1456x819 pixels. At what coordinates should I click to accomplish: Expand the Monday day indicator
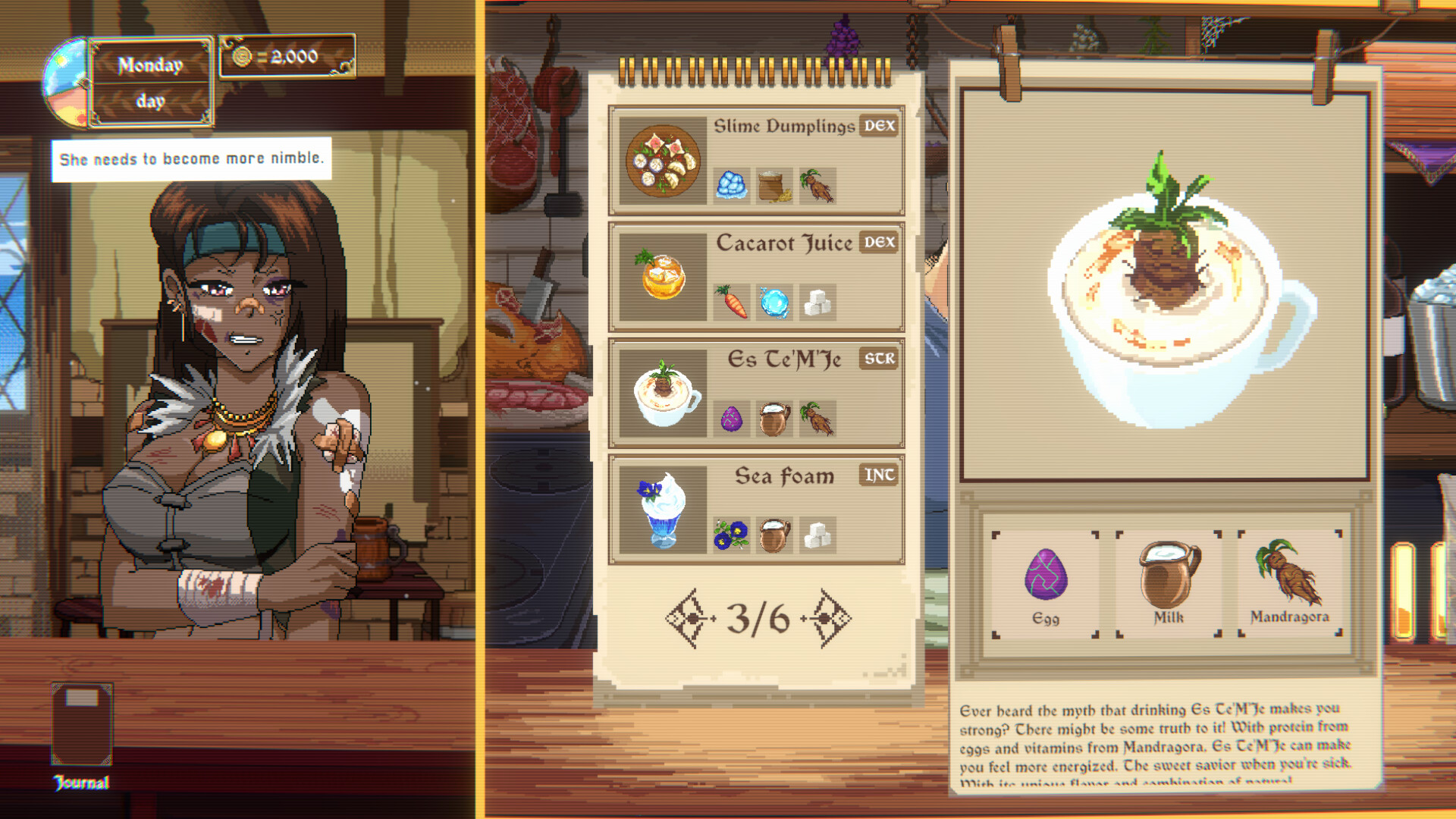(149, 81)
